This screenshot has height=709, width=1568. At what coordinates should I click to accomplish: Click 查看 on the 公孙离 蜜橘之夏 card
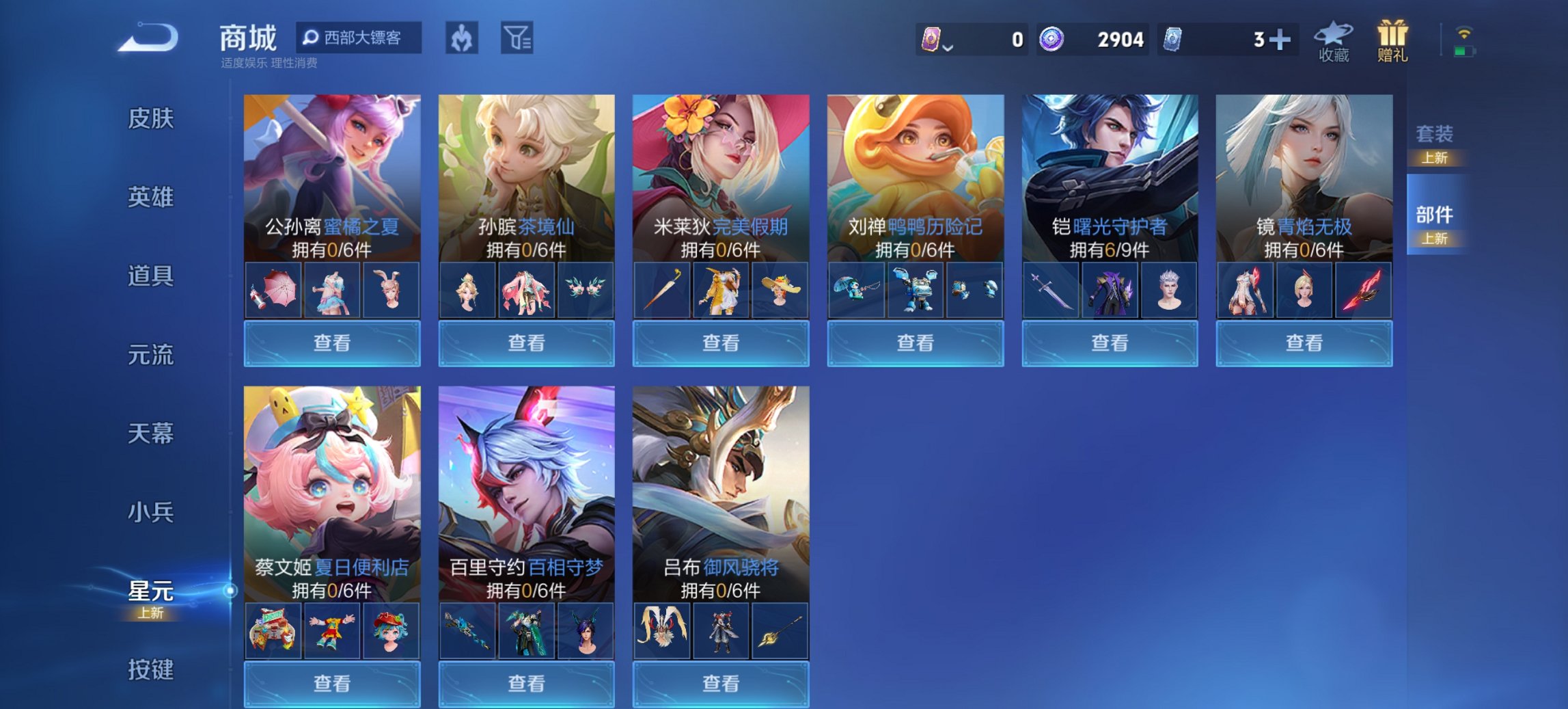point(331,343)
